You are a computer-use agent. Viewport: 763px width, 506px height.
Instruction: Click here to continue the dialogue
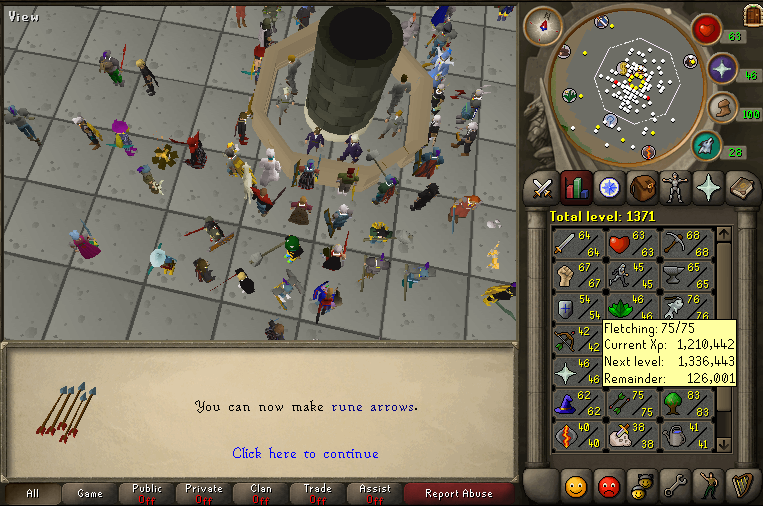(x=305, y=453)
